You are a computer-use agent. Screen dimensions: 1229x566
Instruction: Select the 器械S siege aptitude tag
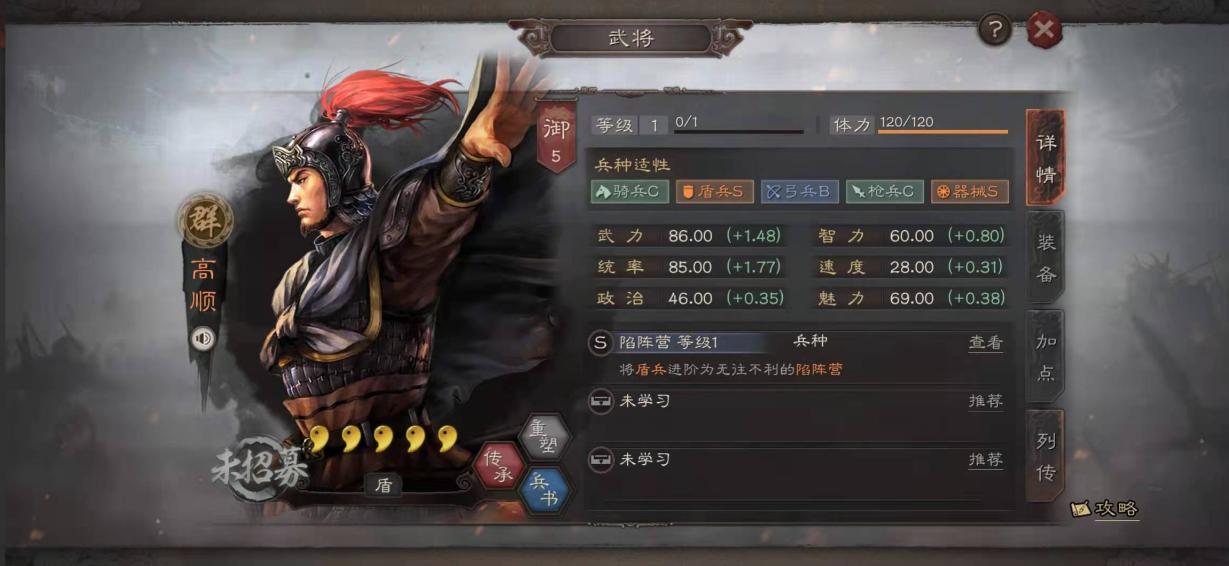point(969,191)
